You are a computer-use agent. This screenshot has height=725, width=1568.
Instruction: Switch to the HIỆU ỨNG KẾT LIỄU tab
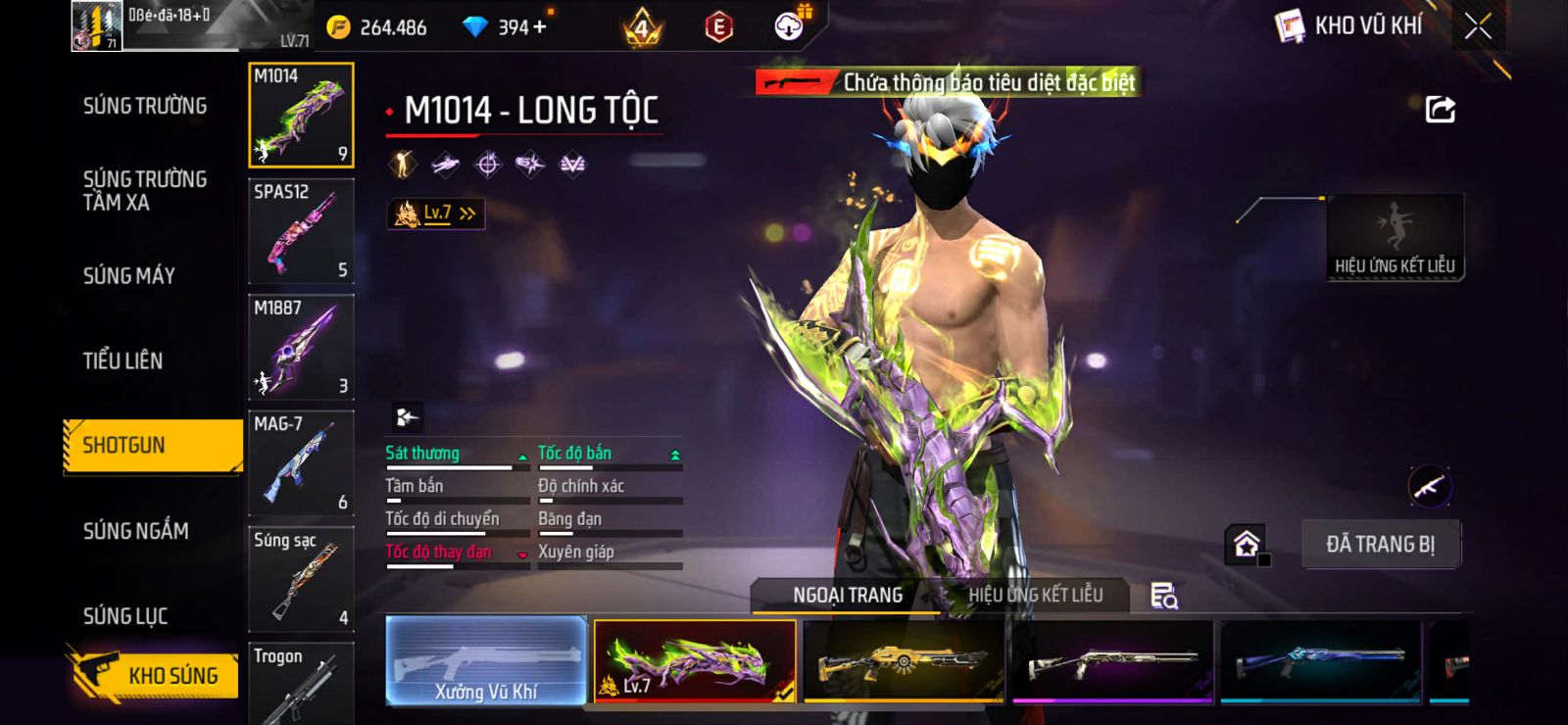[1035, 595]
